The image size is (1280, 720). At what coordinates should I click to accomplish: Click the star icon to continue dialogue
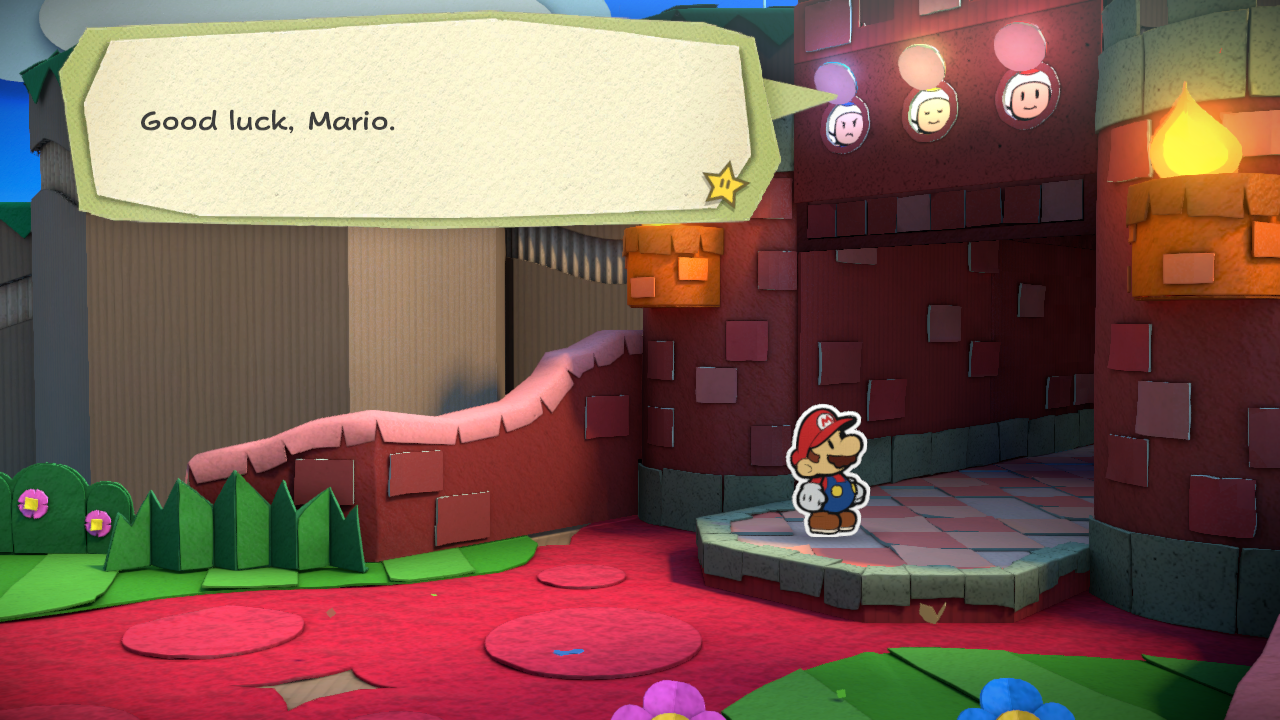(725, 184)
